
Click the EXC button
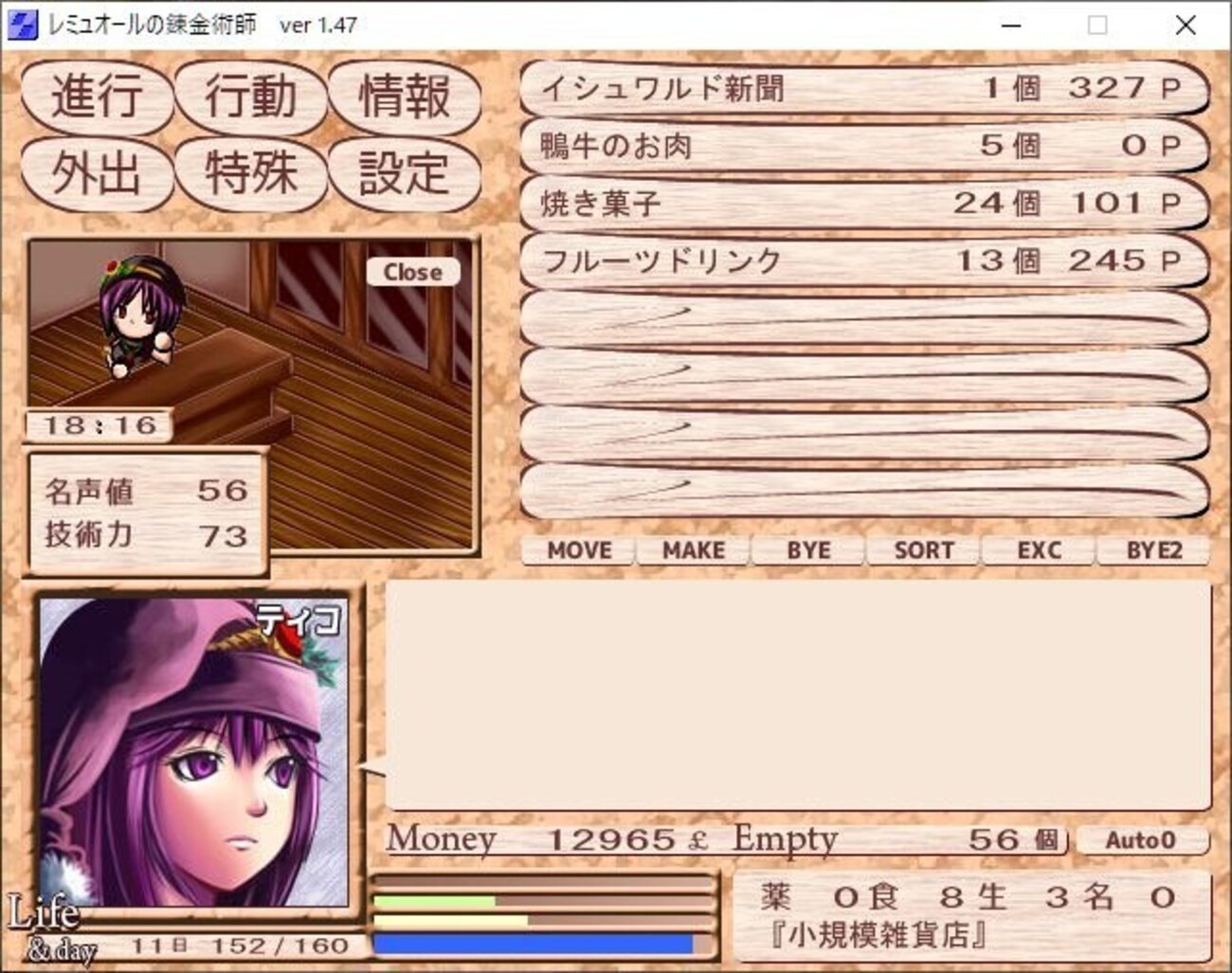pos(1039,550)
